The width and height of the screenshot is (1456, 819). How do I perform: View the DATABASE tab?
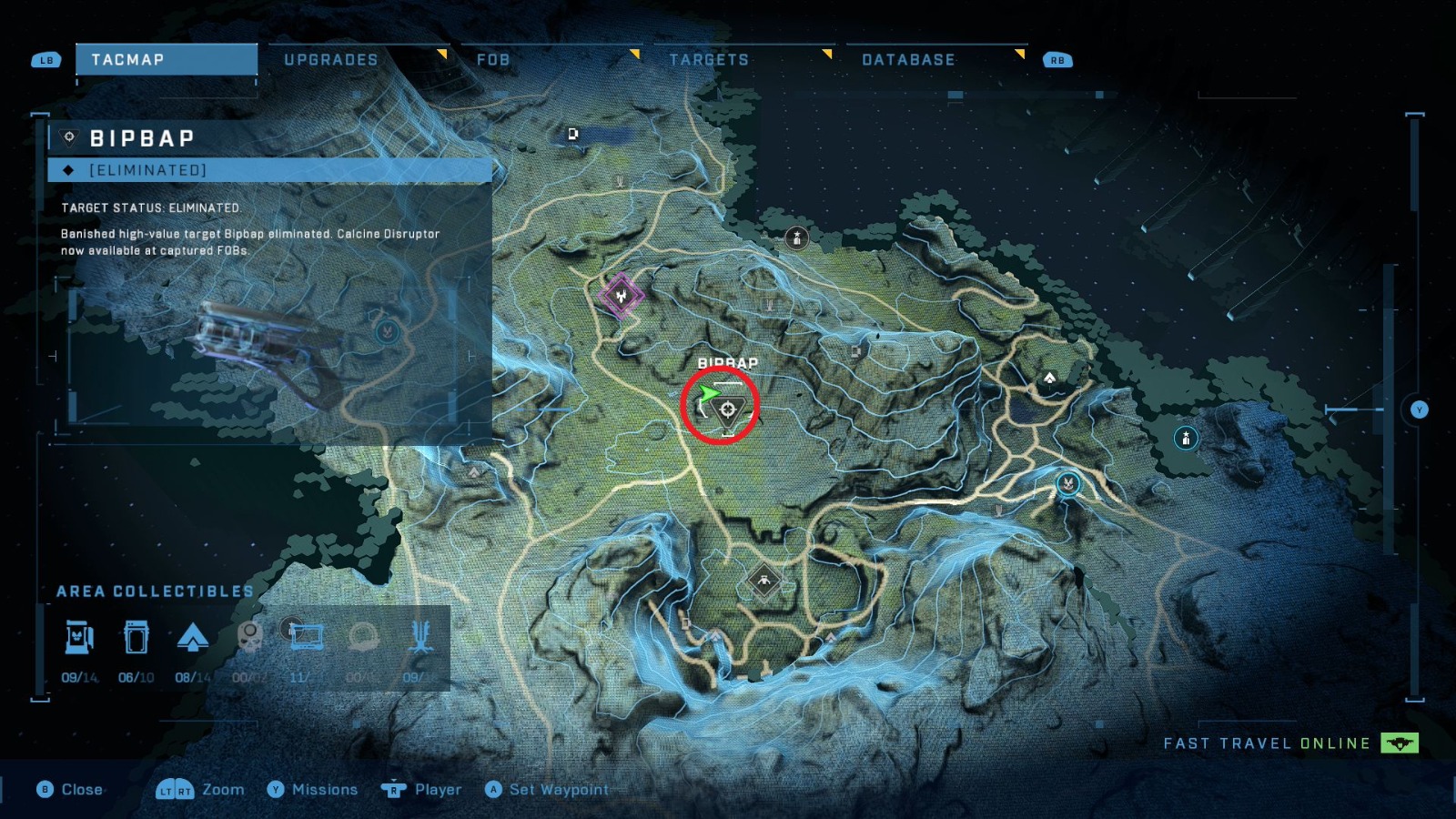pos(908,59)
